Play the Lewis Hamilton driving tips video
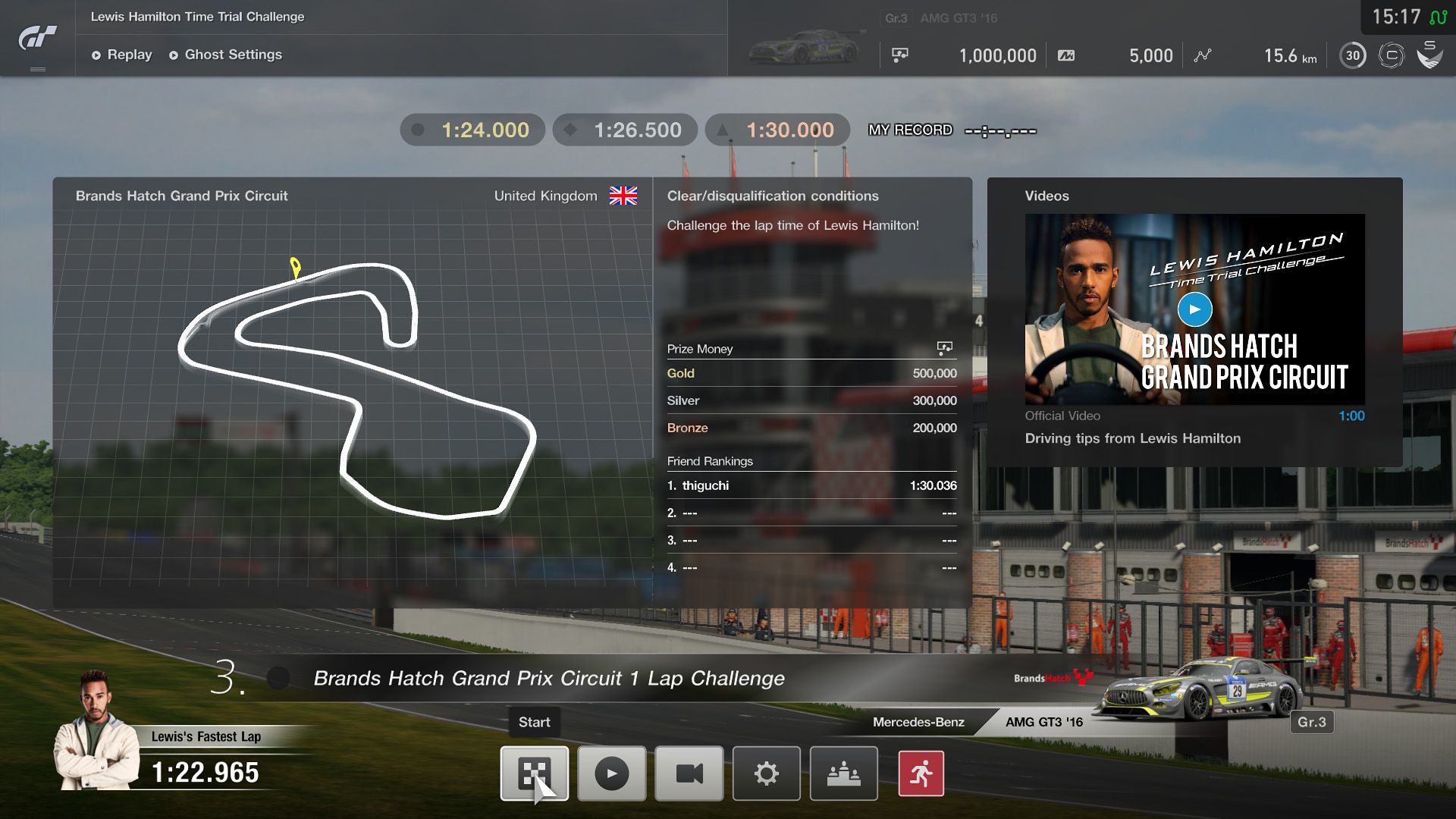 point(1194,309)
